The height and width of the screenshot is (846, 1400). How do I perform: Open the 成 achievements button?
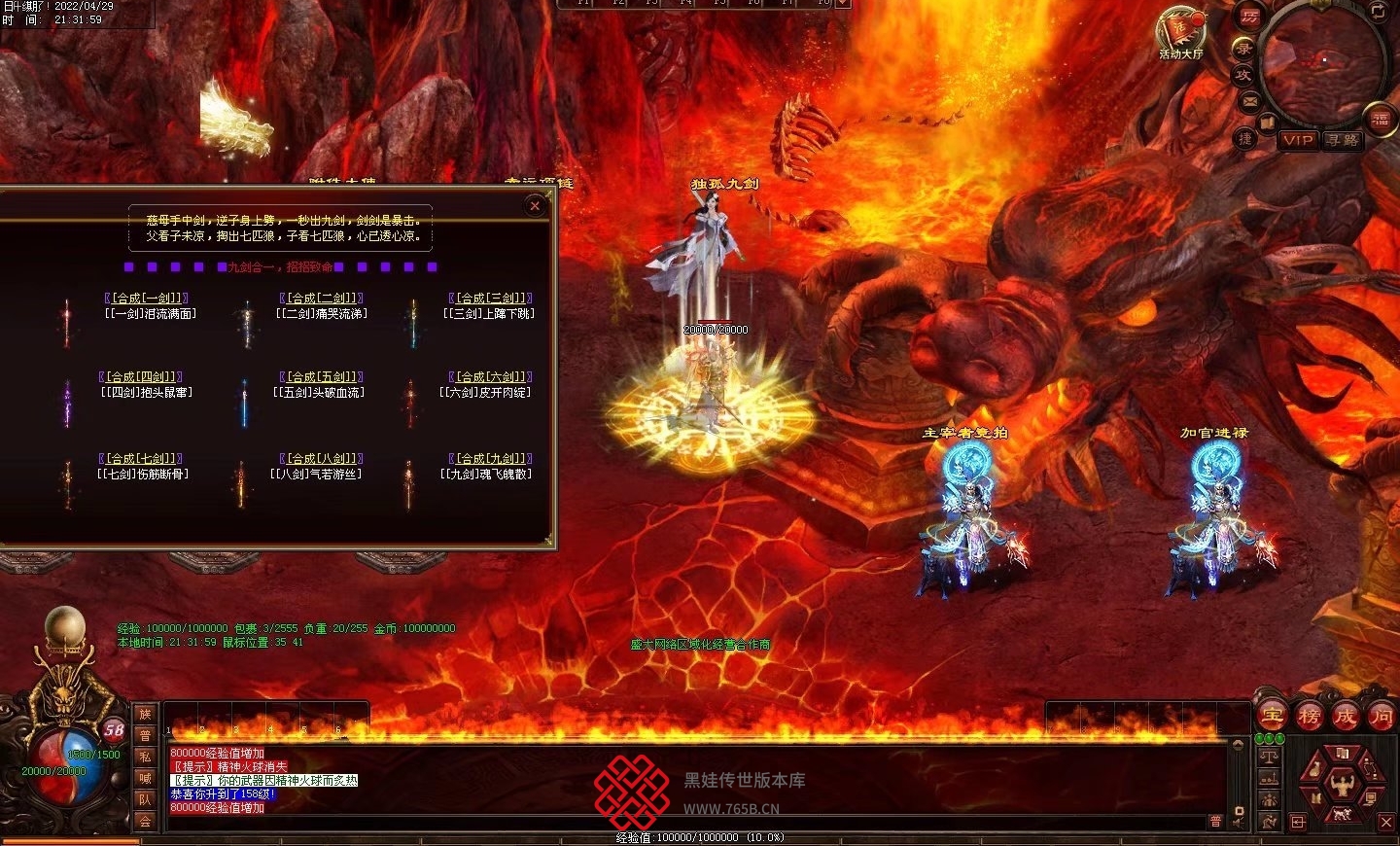[x=1345, y=717]
